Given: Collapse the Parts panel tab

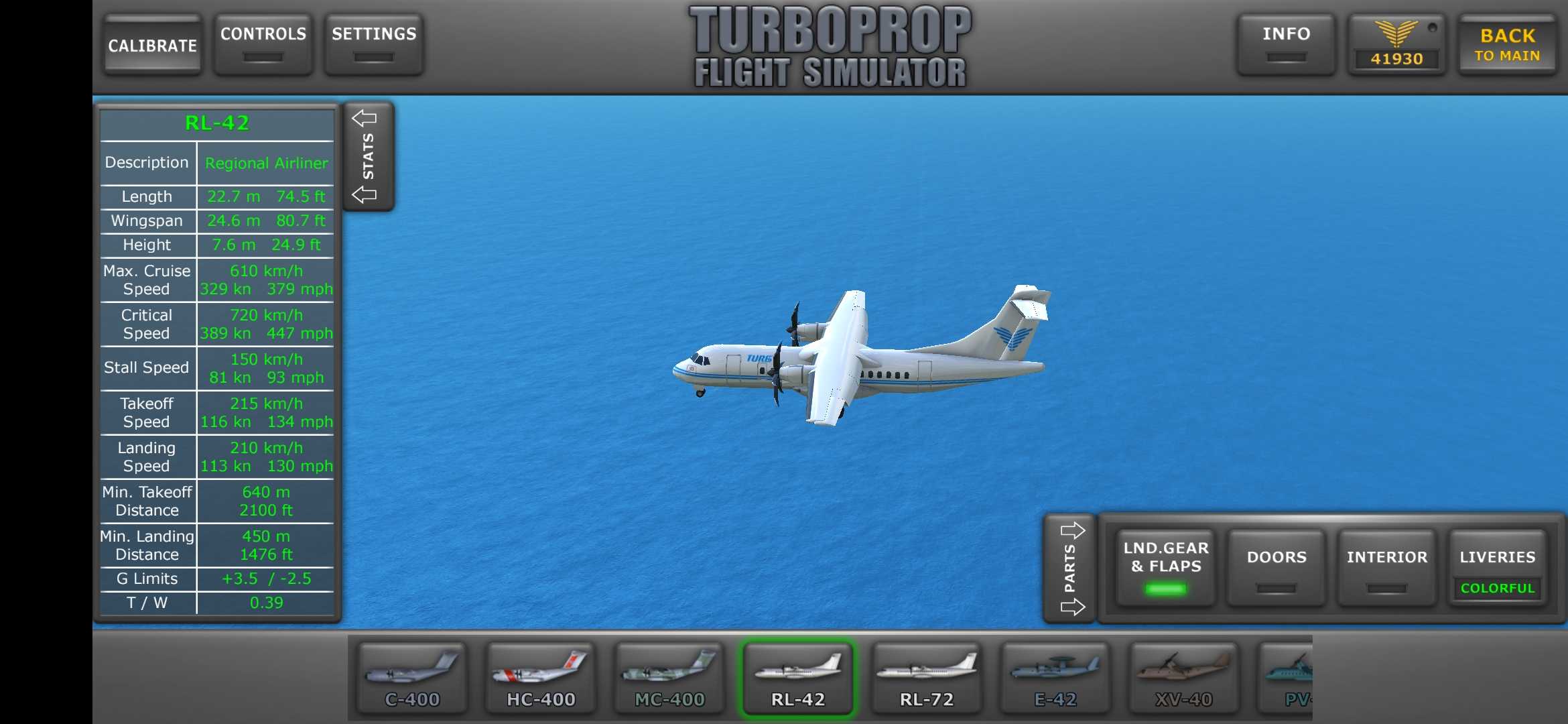Looking at the screenshot, I should 1071,568.
